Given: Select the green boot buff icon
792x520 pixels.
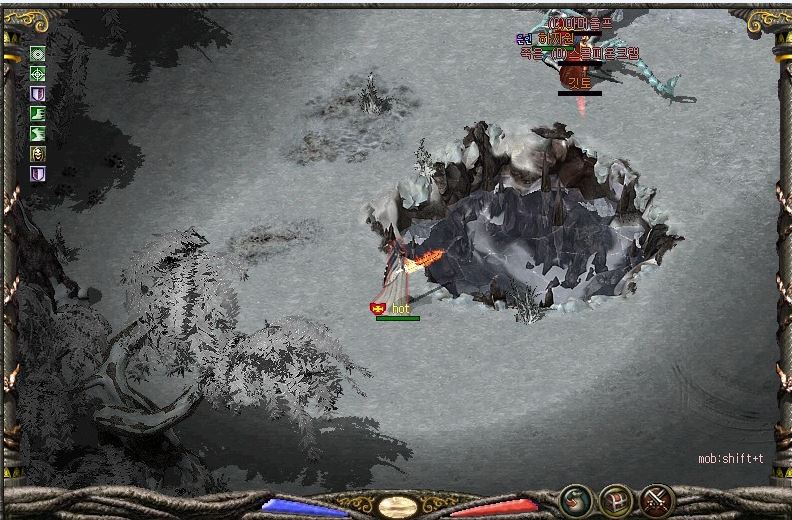Looking at the screenshot, I should click(38, 114).
